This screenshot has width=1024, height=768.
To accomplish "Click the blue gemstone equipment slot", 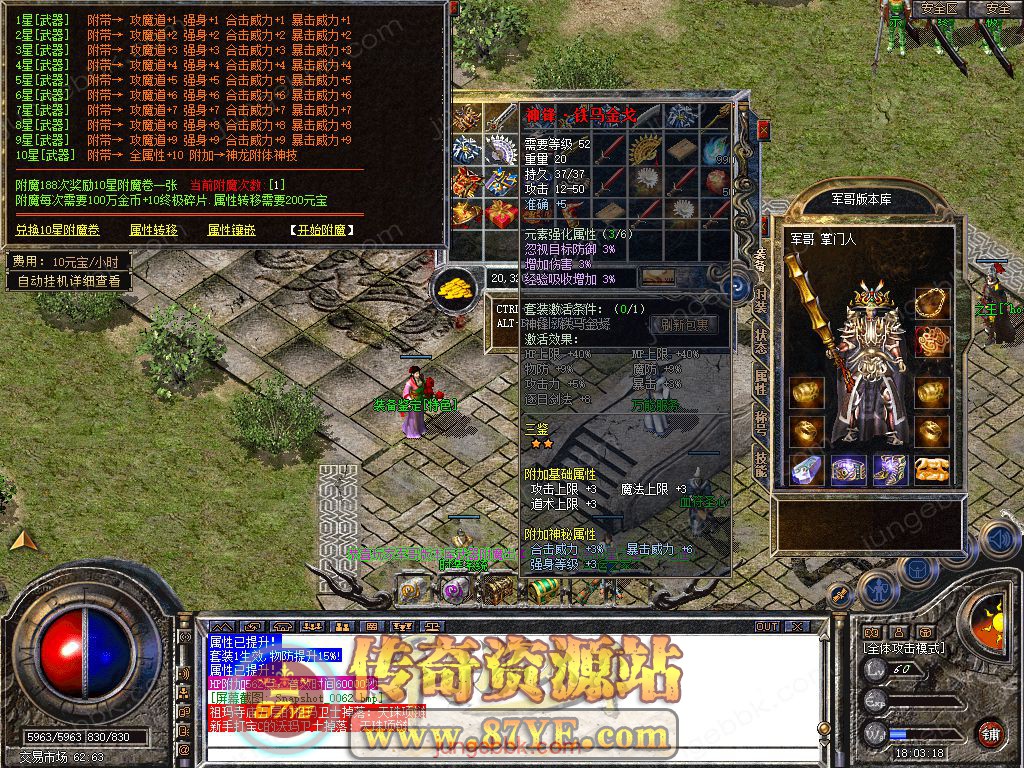I will point(806,469).
